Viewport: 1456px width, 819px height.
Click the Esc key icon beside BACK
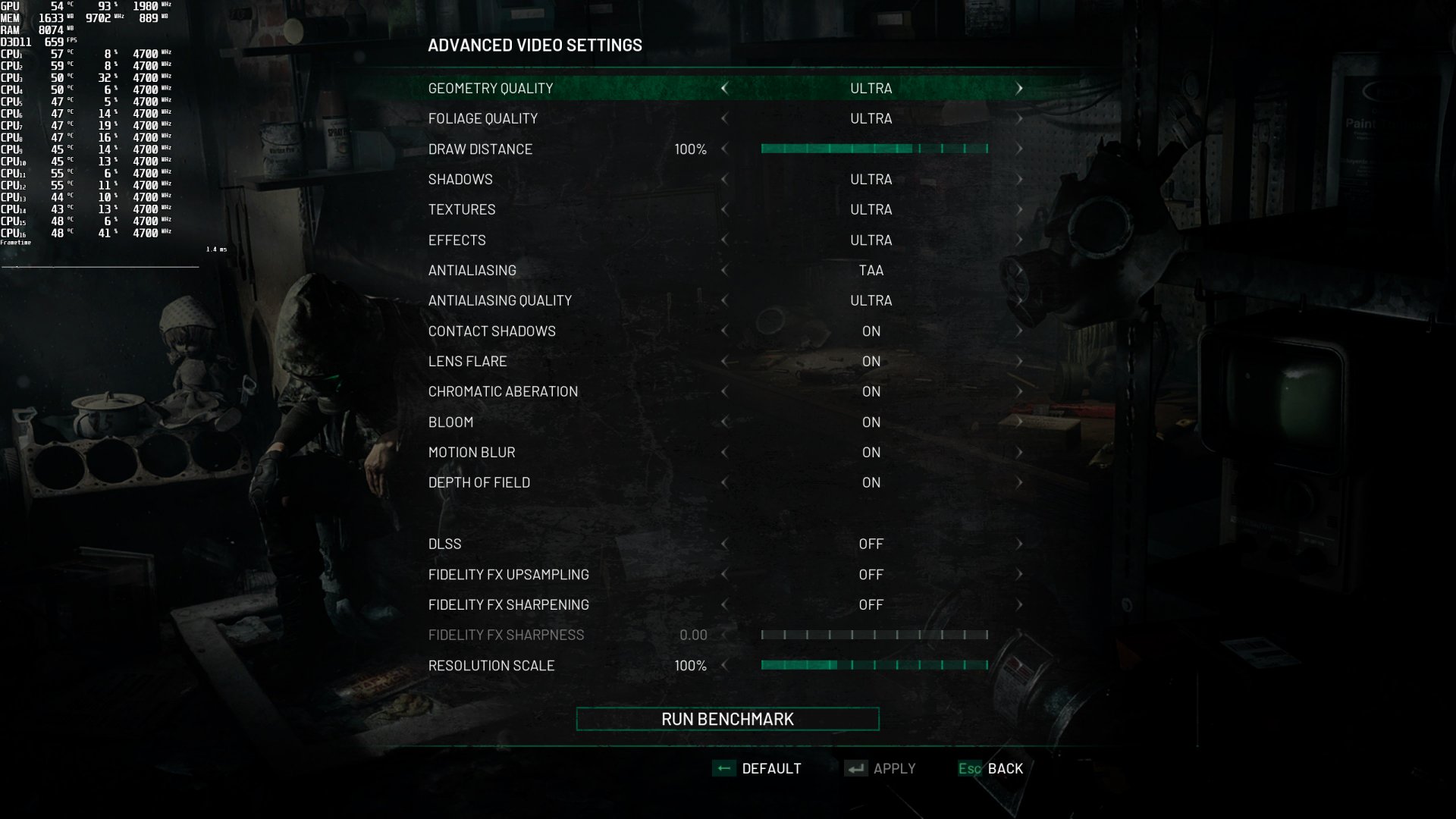[x=971, y=768]
